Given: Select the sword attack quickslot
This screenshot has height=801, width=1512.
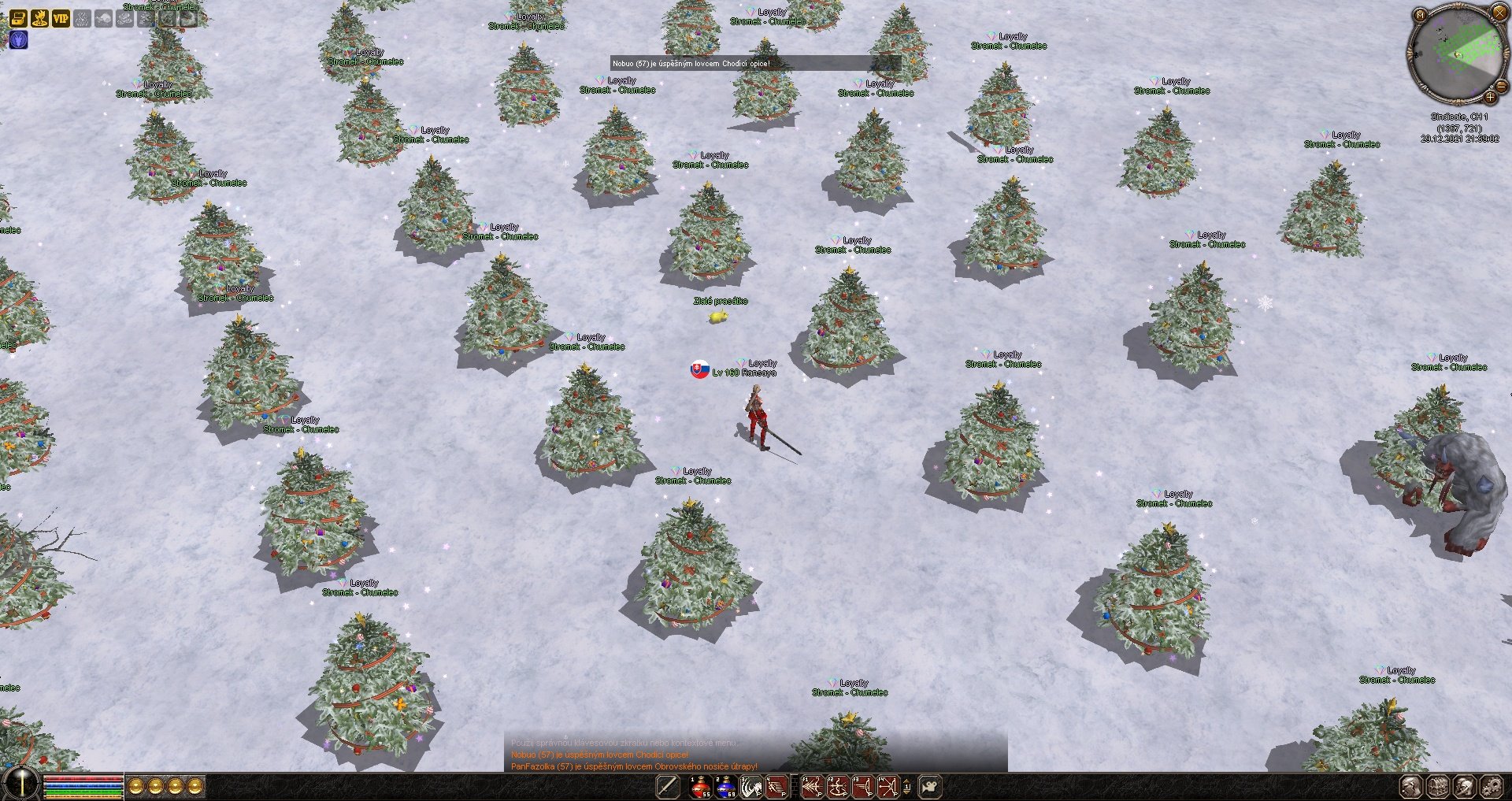Looking at the screenshot, I should click(x=668, y=786).
